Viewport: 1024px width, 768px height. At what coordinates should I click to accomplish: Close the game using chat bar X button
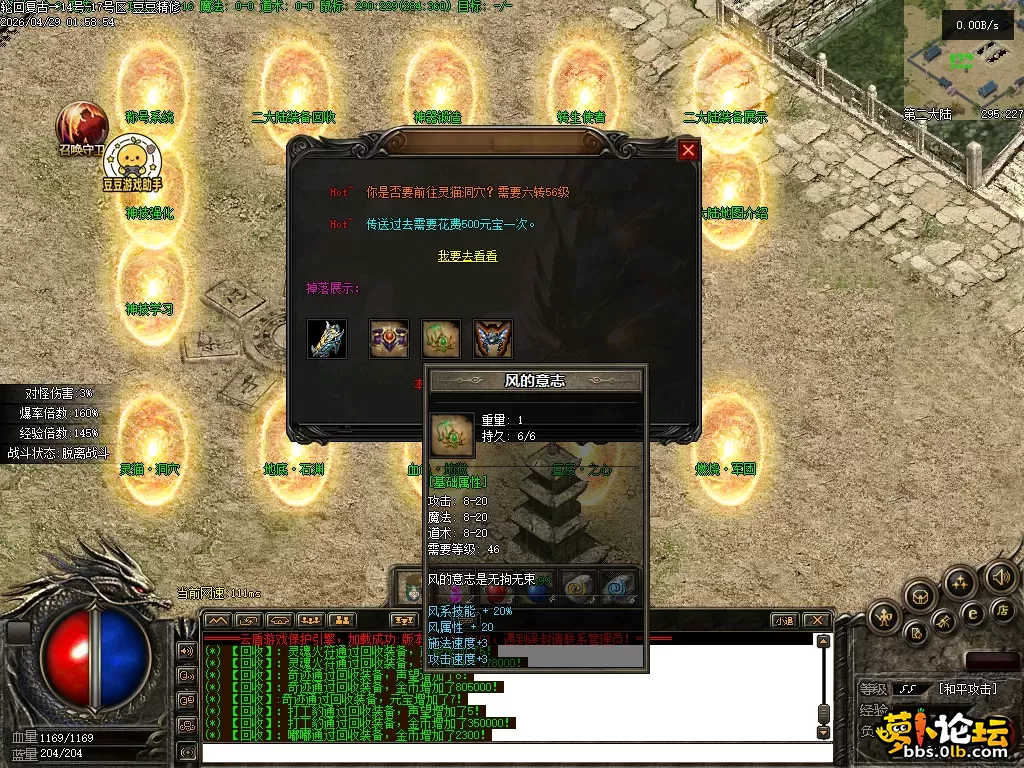(816, 621)
